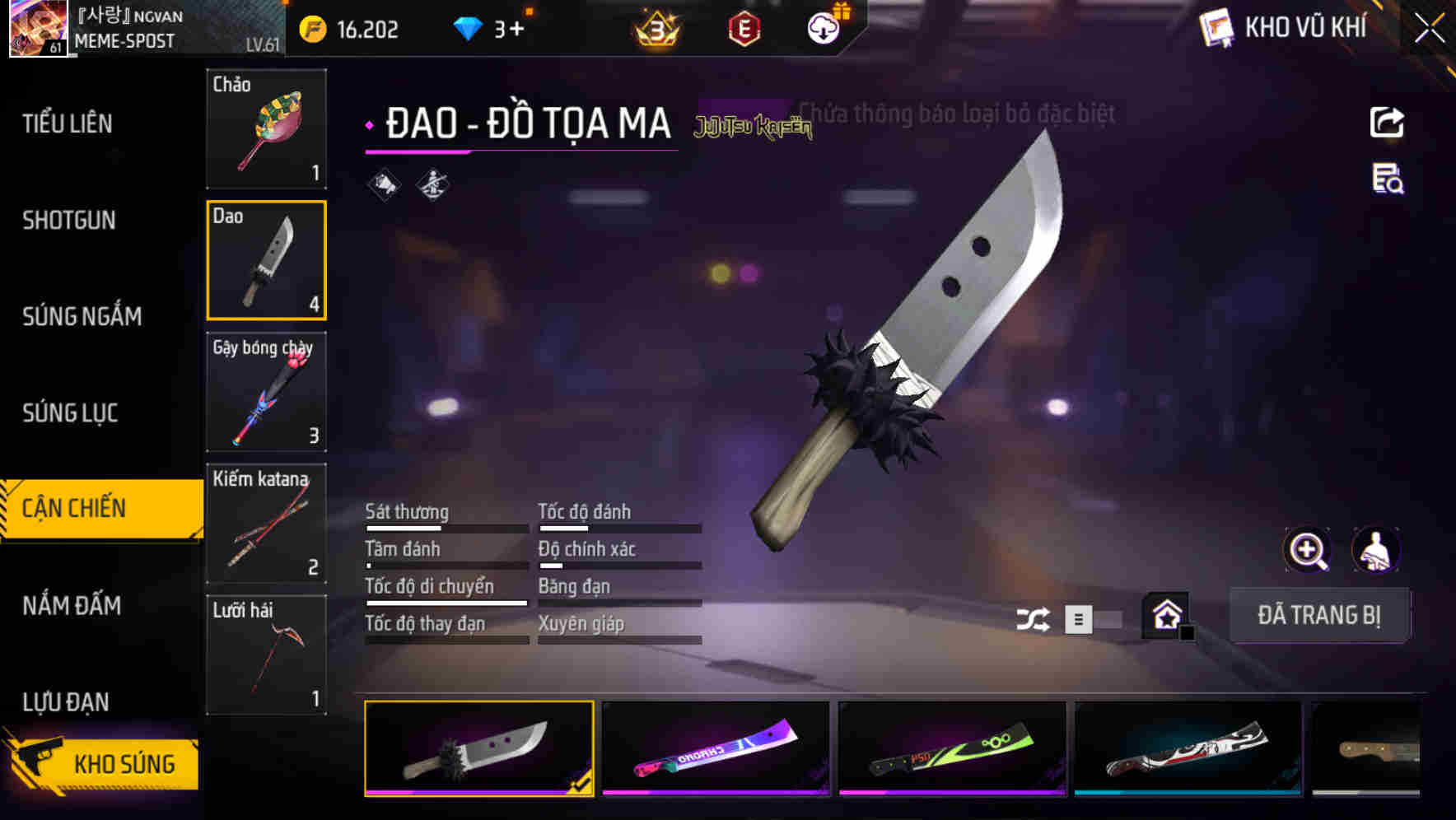Screen dimensions: 1456x820
Task: Select the Chrono machete skin thumbnail
Action: 716,748
